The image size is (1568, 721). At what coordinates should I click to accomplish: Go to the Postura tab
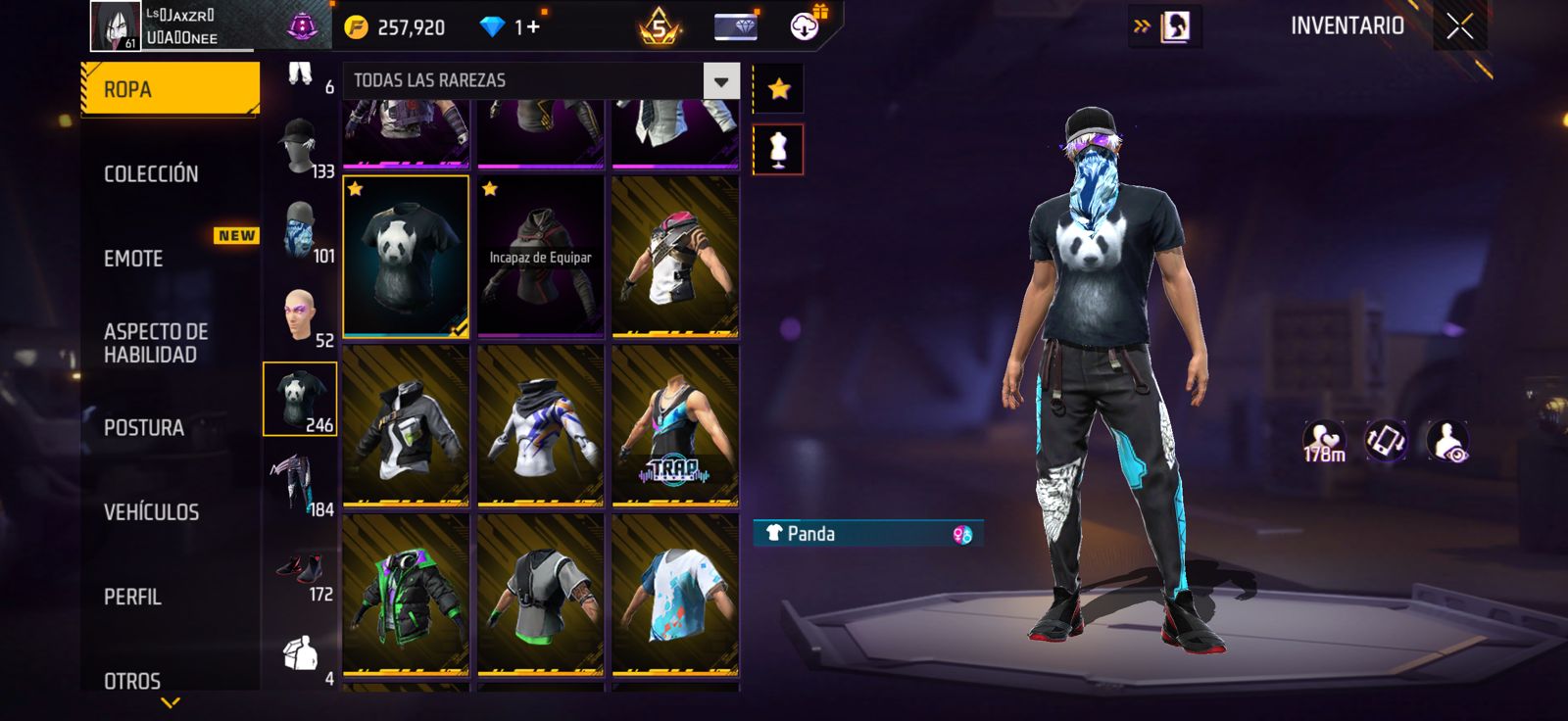pyautogui.click(x=144, y=428)
